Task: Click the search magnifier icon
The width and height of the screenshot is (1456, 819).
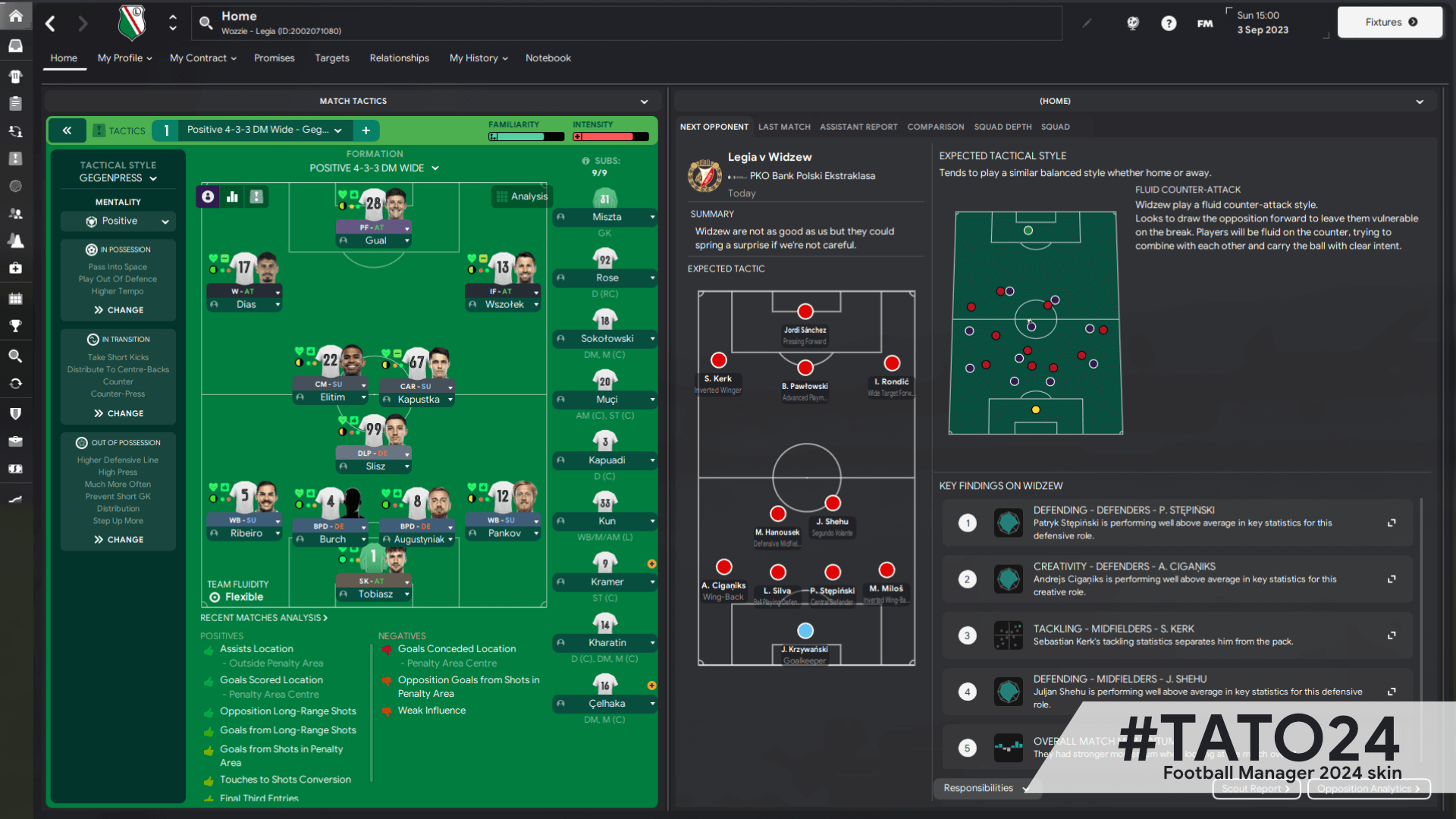Action: 206,23
